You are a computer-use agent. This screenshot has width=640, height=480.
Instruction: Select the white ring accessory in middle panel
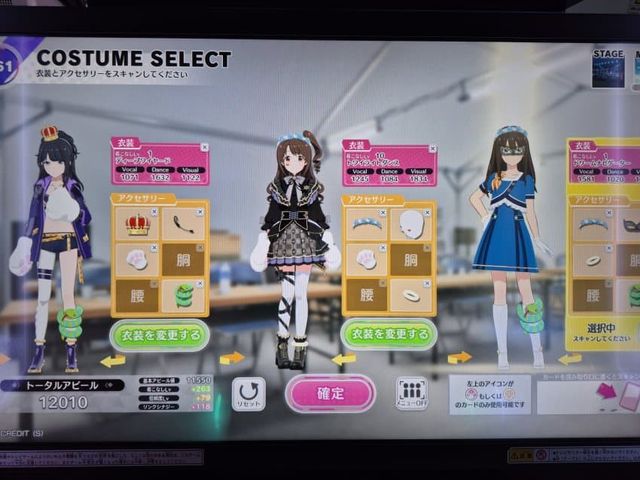[x=413, y=294]
